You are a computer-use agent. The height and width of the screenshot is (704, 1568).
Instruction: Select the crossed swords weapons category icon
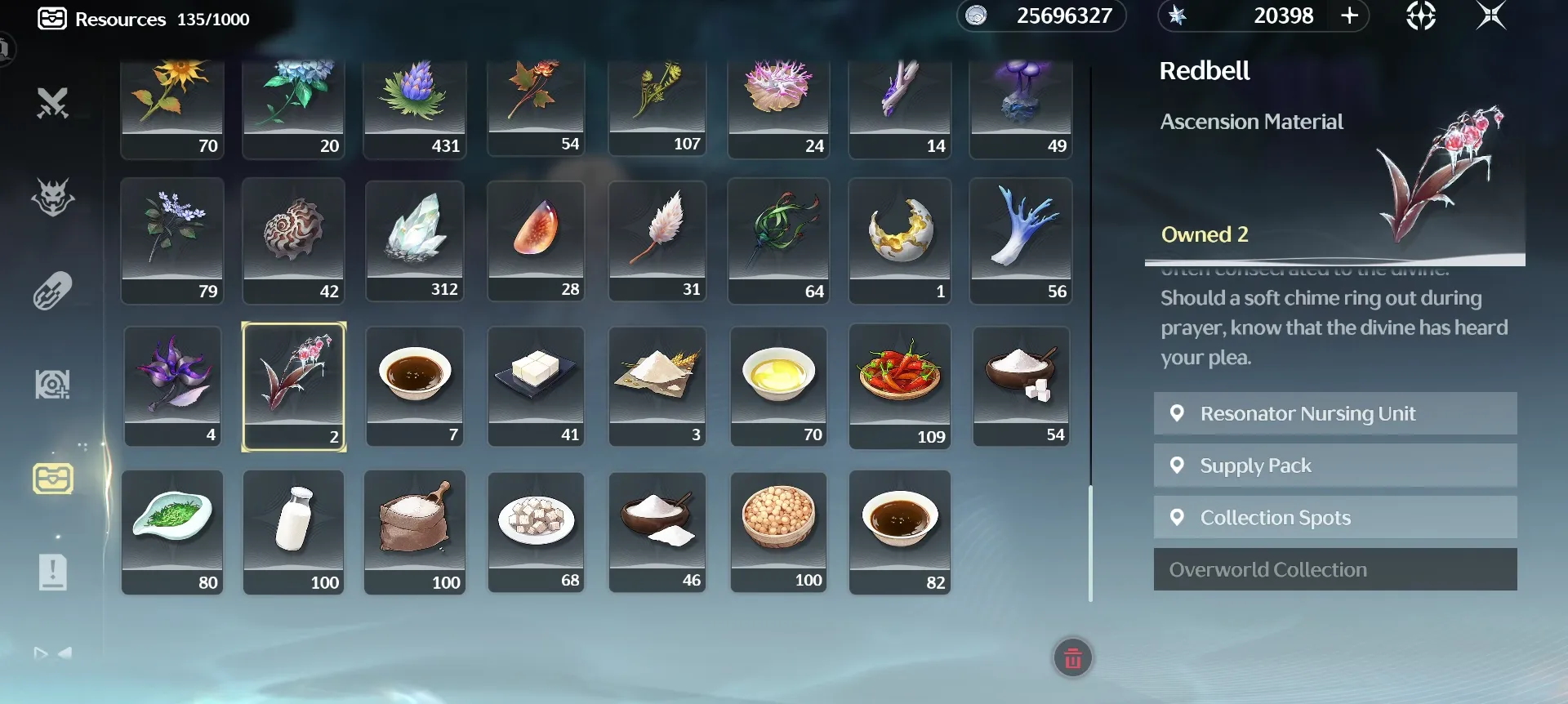51,104
